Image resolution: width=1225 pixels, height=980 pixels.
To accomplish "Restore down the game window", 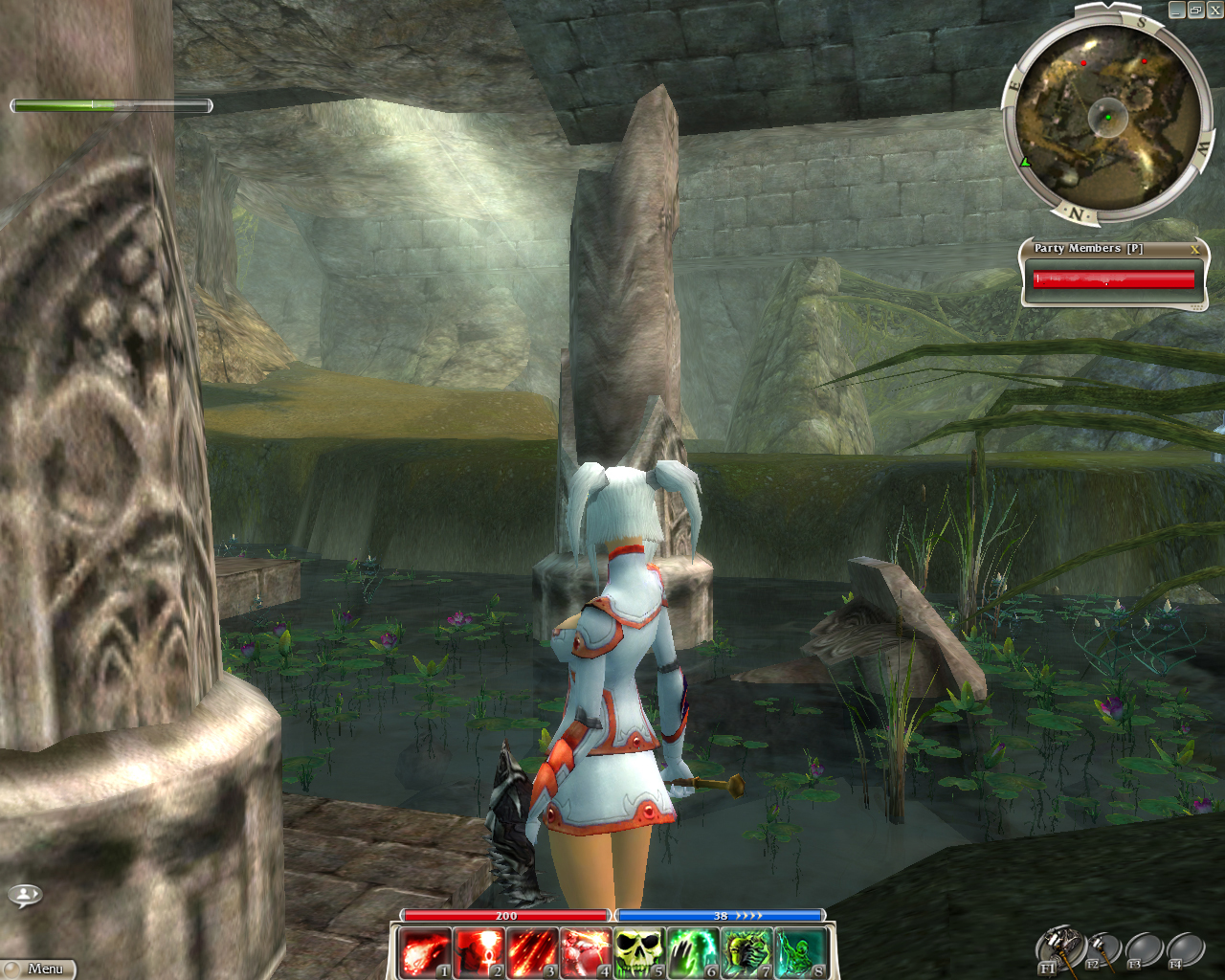I will 1196,10.
